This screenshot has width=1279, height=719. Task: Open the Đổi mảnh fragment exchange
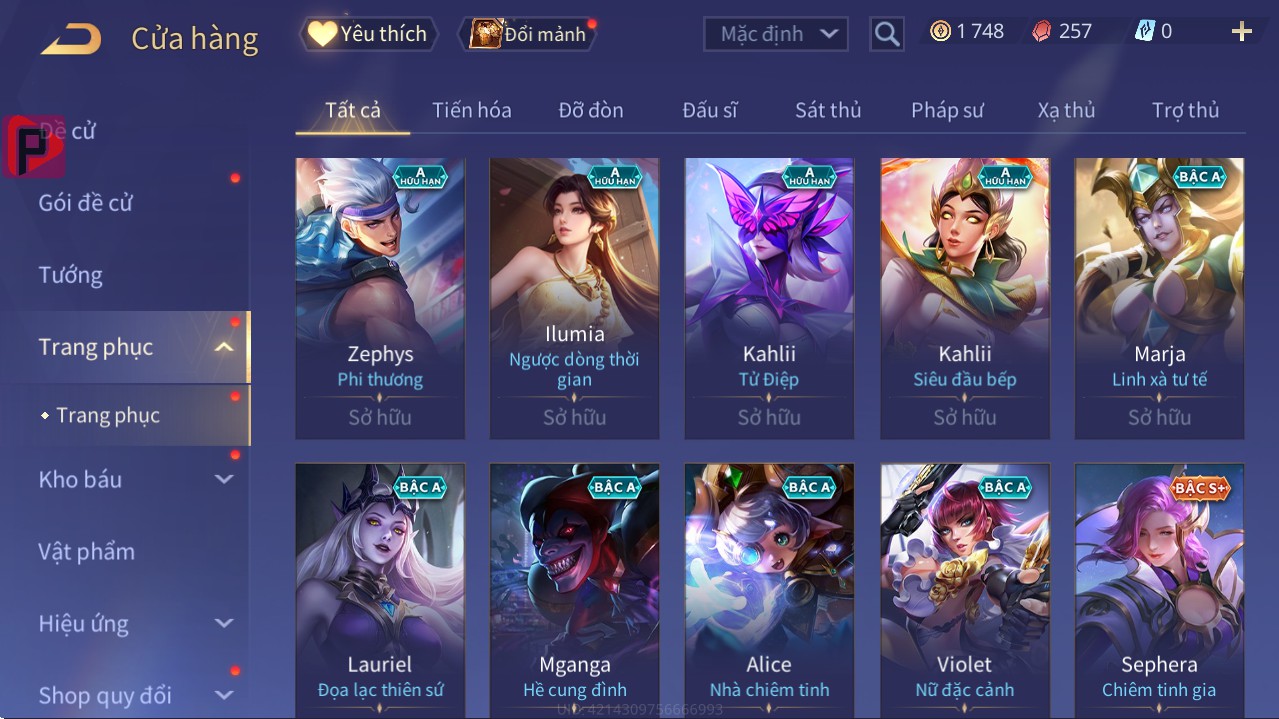528,34
